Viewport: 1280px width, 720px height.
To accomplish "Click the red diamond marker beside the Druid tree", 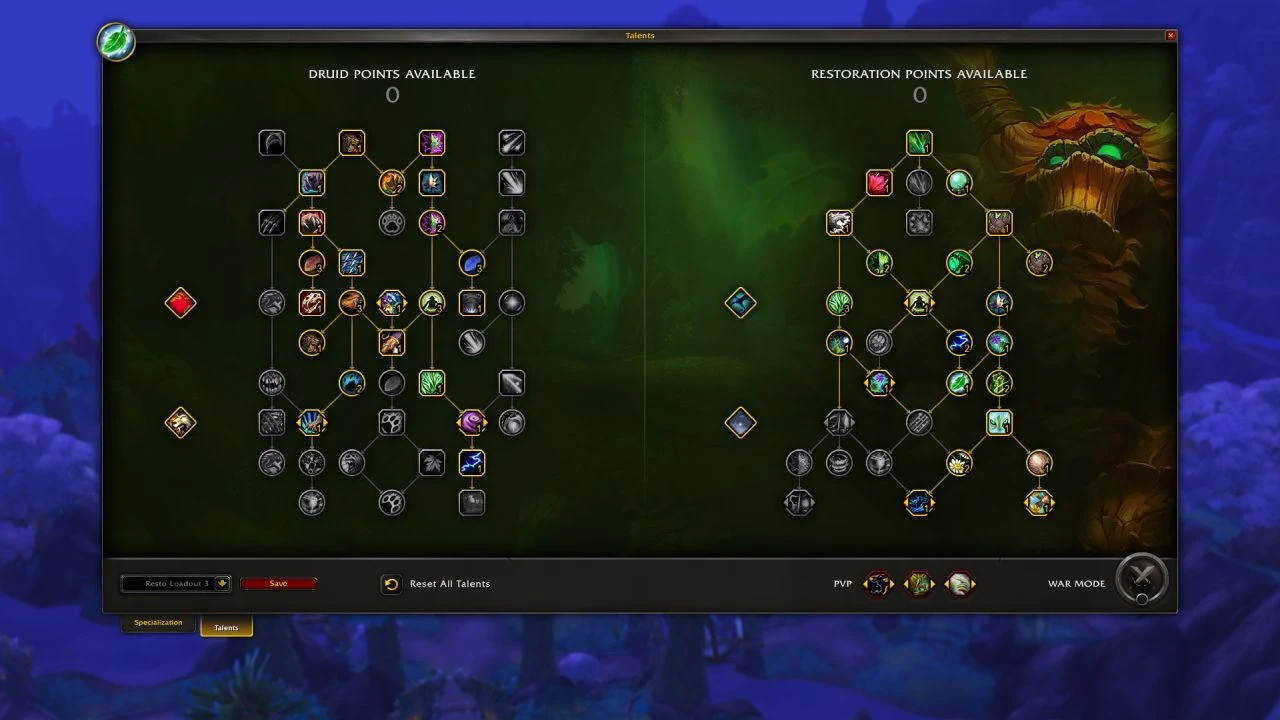I will [180, 303].
